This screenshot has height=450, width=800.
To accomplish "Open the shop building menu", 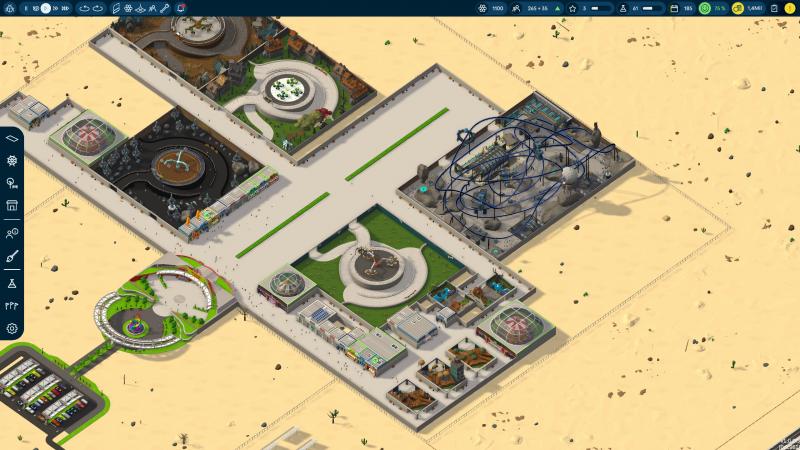I will (x=12, y=206).
